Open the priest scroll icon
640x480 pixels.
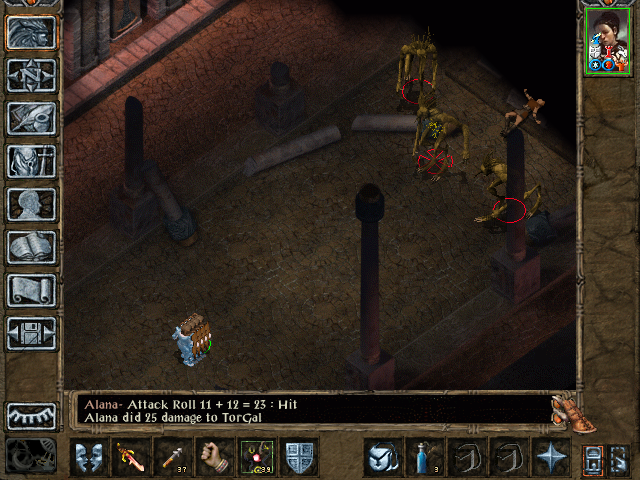tap(31, 290)
